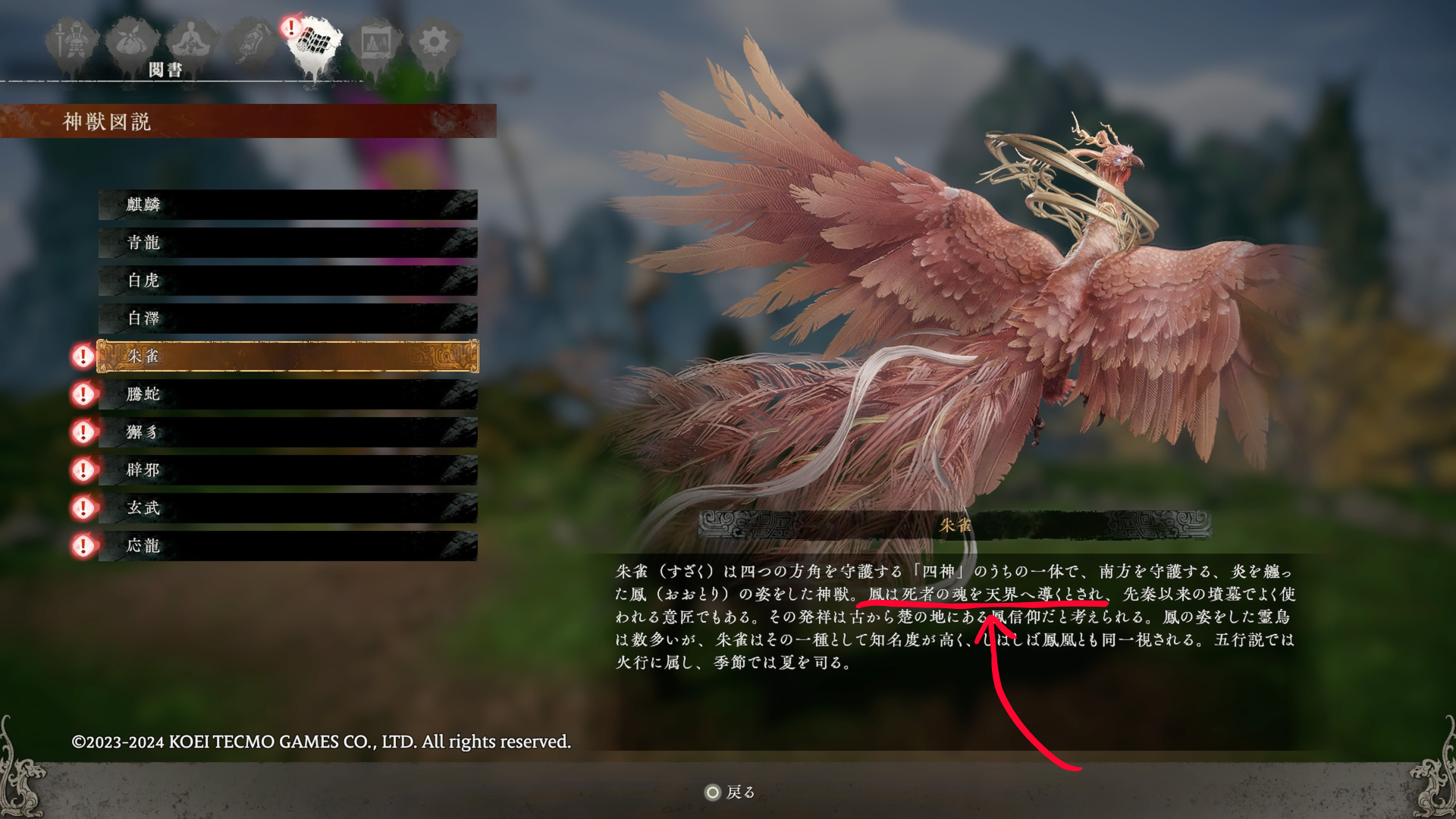This screenshot has width=1456, height=819.
Task: Choose the 青龍 entry
Action: pos(287,243)
